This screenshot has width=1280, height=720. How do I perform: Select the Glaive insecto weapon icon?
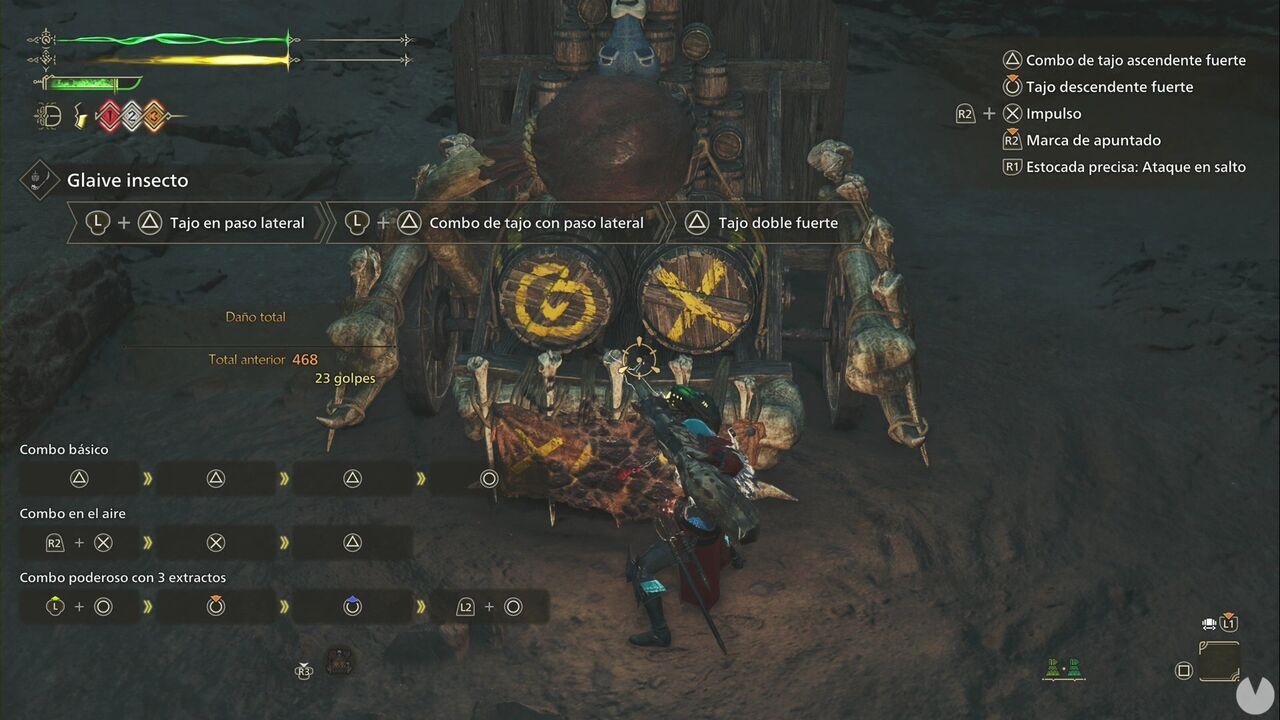[x=38, y=180]
